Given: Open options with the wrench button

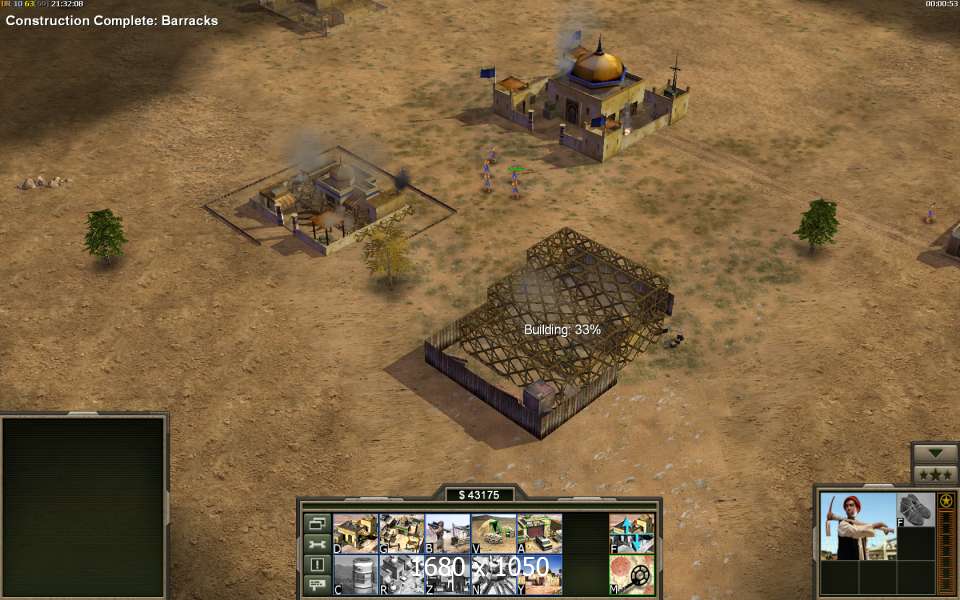Looking at the screenshot, I should click(317, 544).
